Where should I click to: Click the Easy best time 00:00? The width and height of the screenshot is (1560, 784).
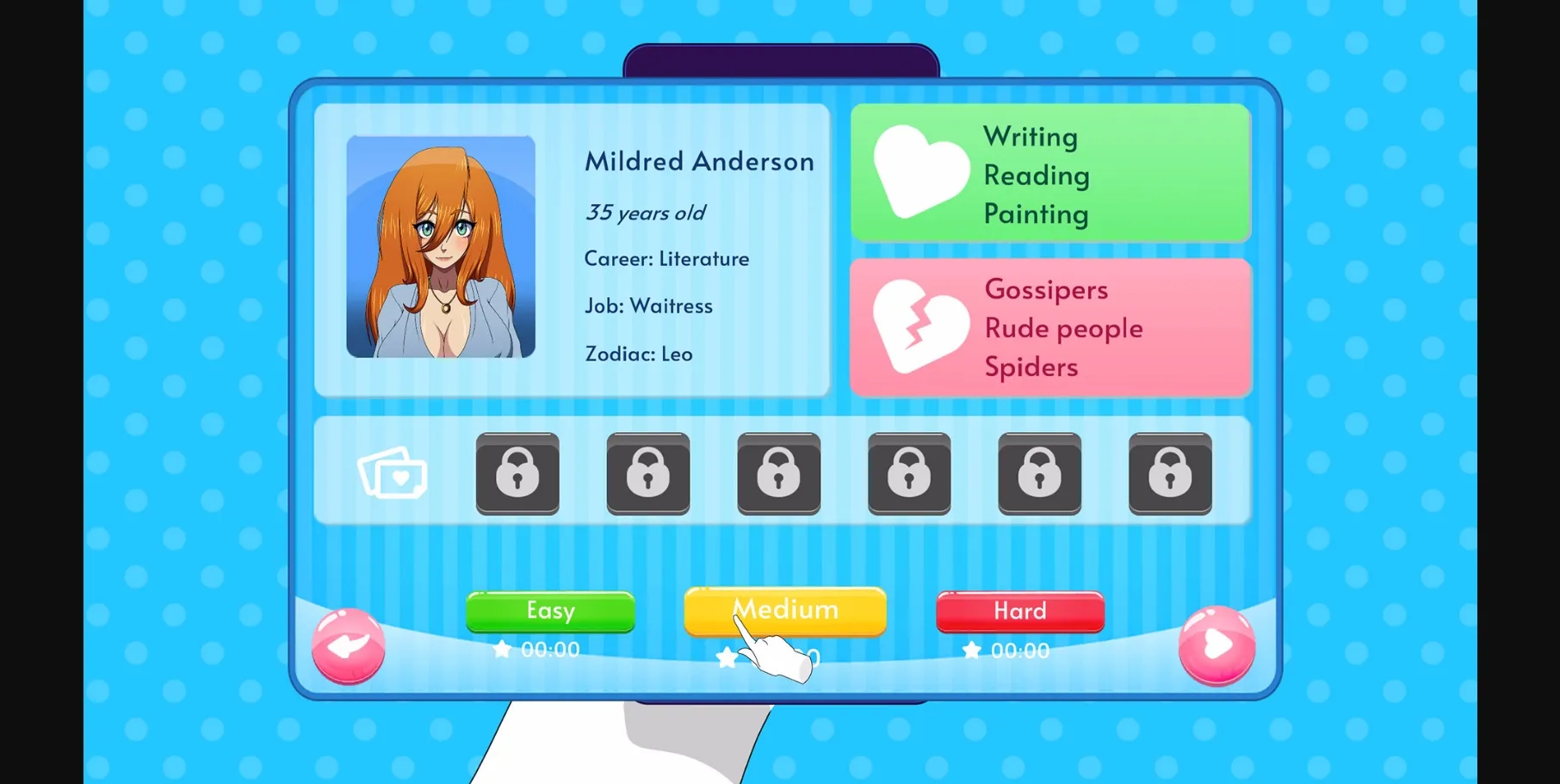(x=549, y=650)
